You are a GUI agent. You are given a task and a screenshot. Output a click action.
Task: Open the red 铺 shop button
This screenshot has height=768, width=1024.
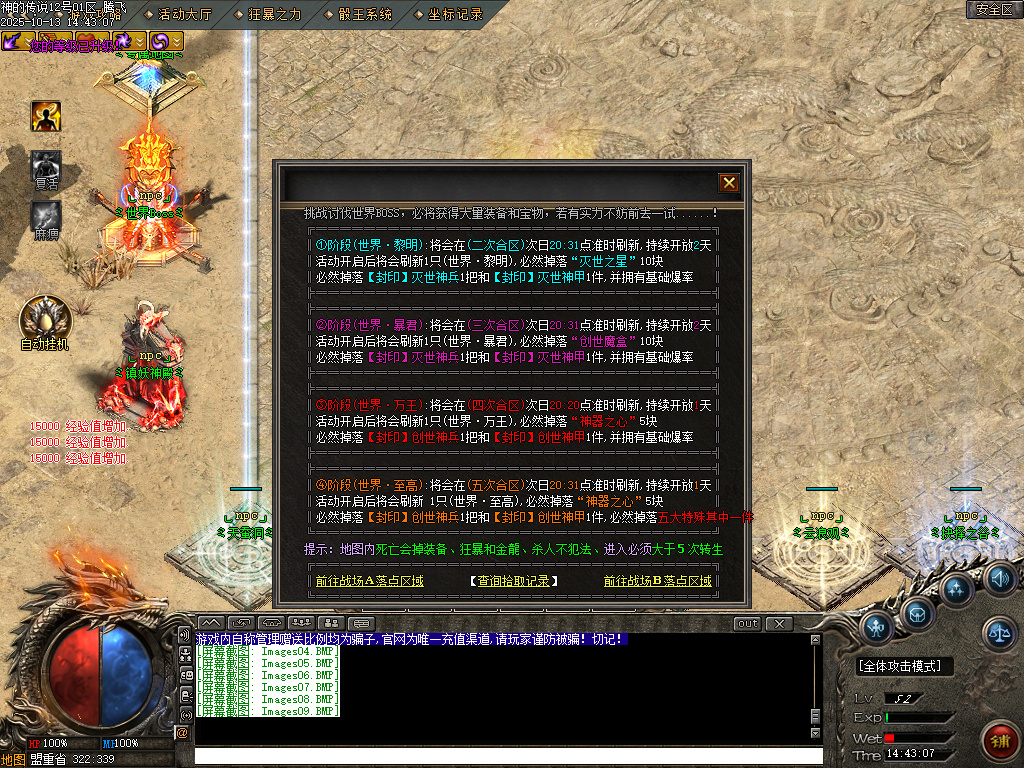tap(999, 740)
